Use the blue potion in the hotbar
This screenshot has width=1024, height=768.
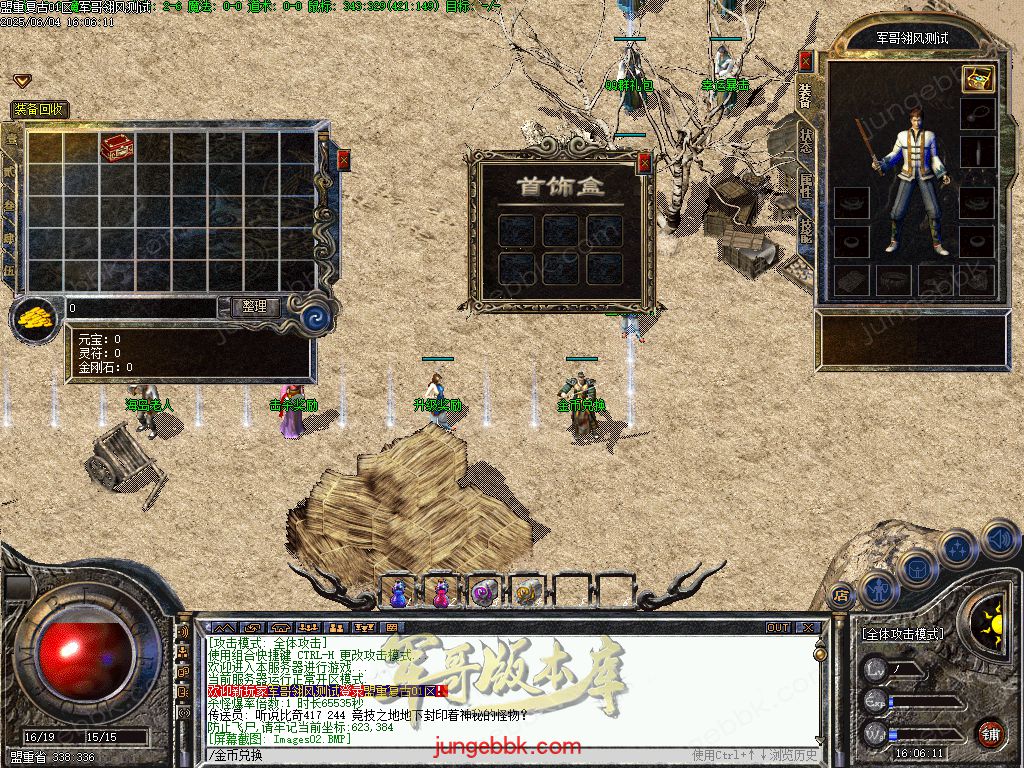[399, 593]
